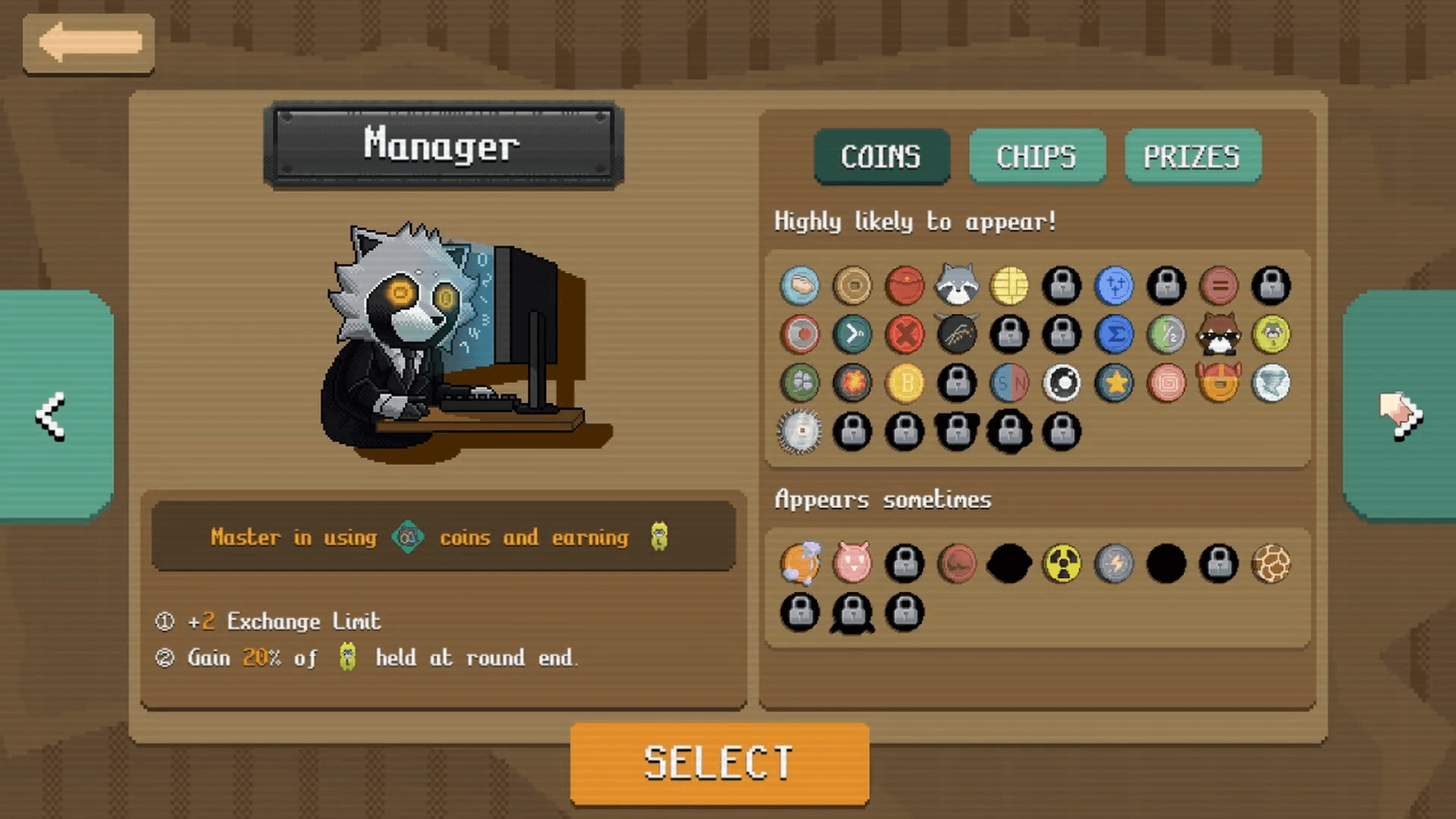Click the explosion coin icon

(x=853, y=383)
